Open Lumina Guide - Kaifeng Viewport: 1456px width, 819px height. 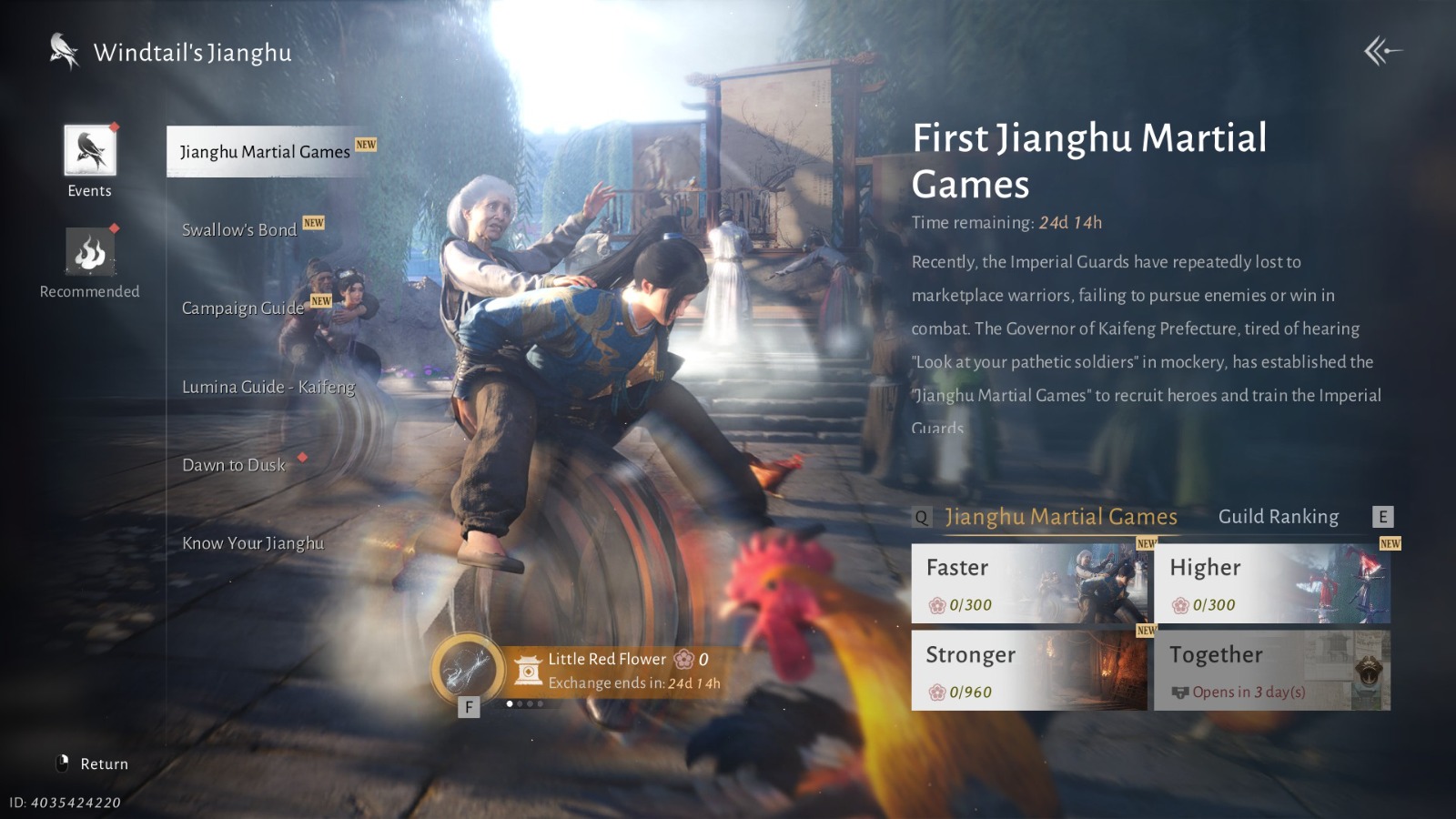point(268,387)
